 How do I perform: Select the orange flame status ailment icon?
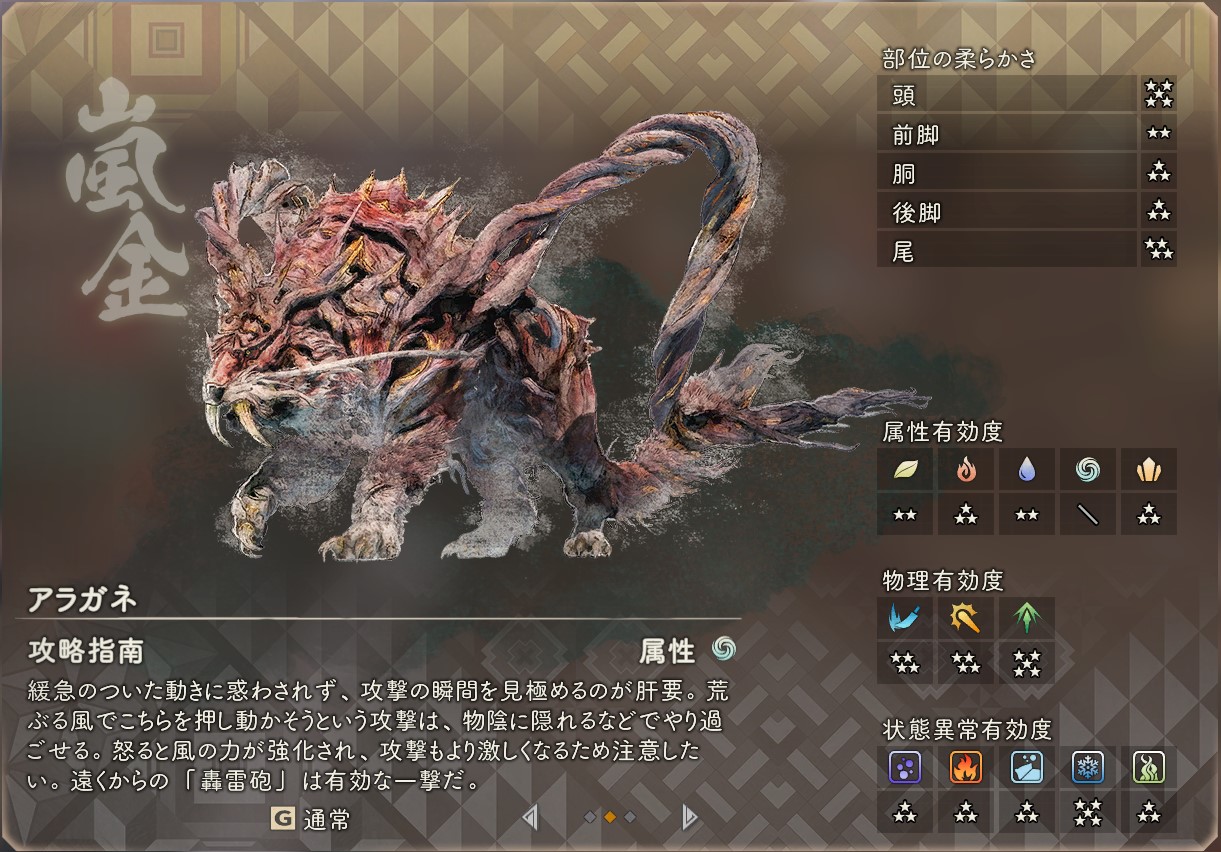[x=966, y=767]
